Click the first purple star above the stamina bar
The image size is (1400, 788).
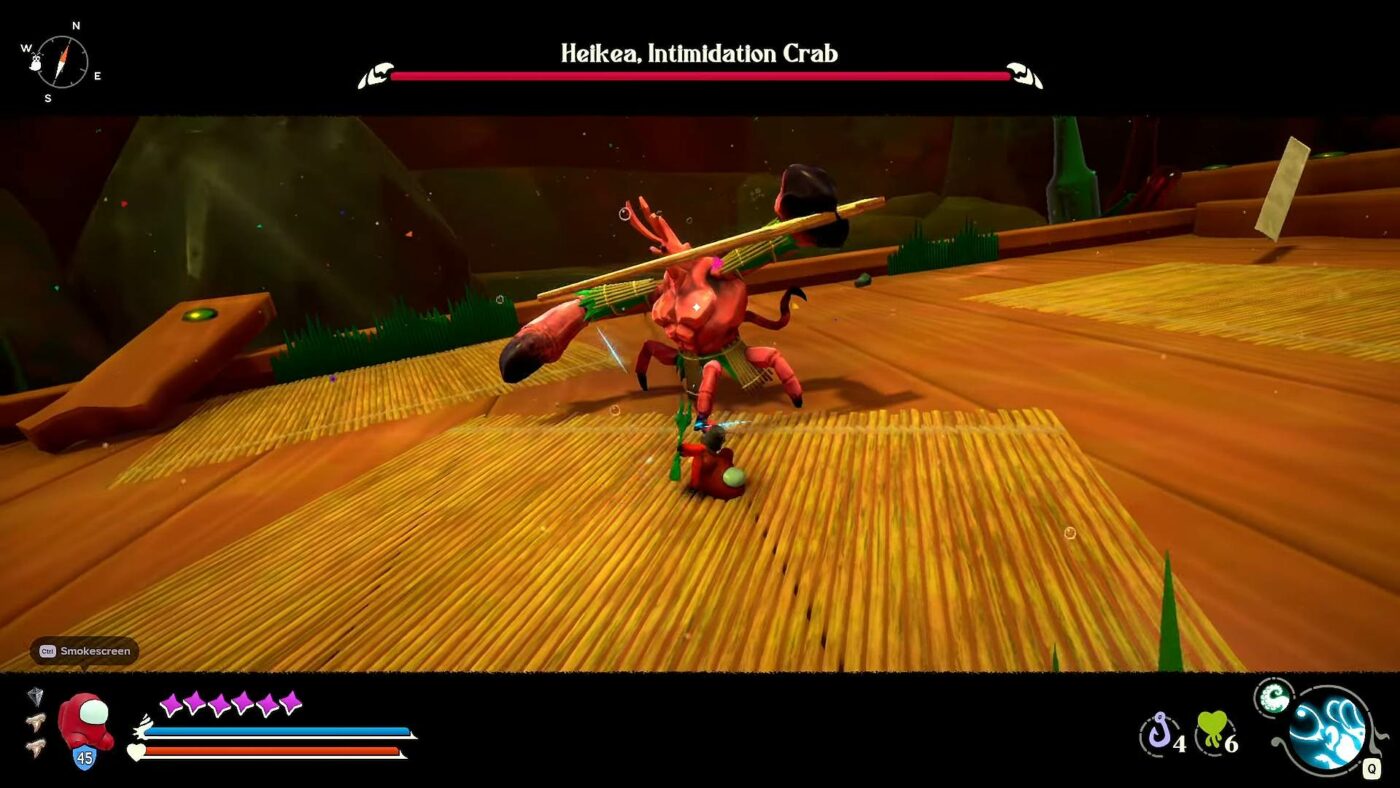pos(172,707)
